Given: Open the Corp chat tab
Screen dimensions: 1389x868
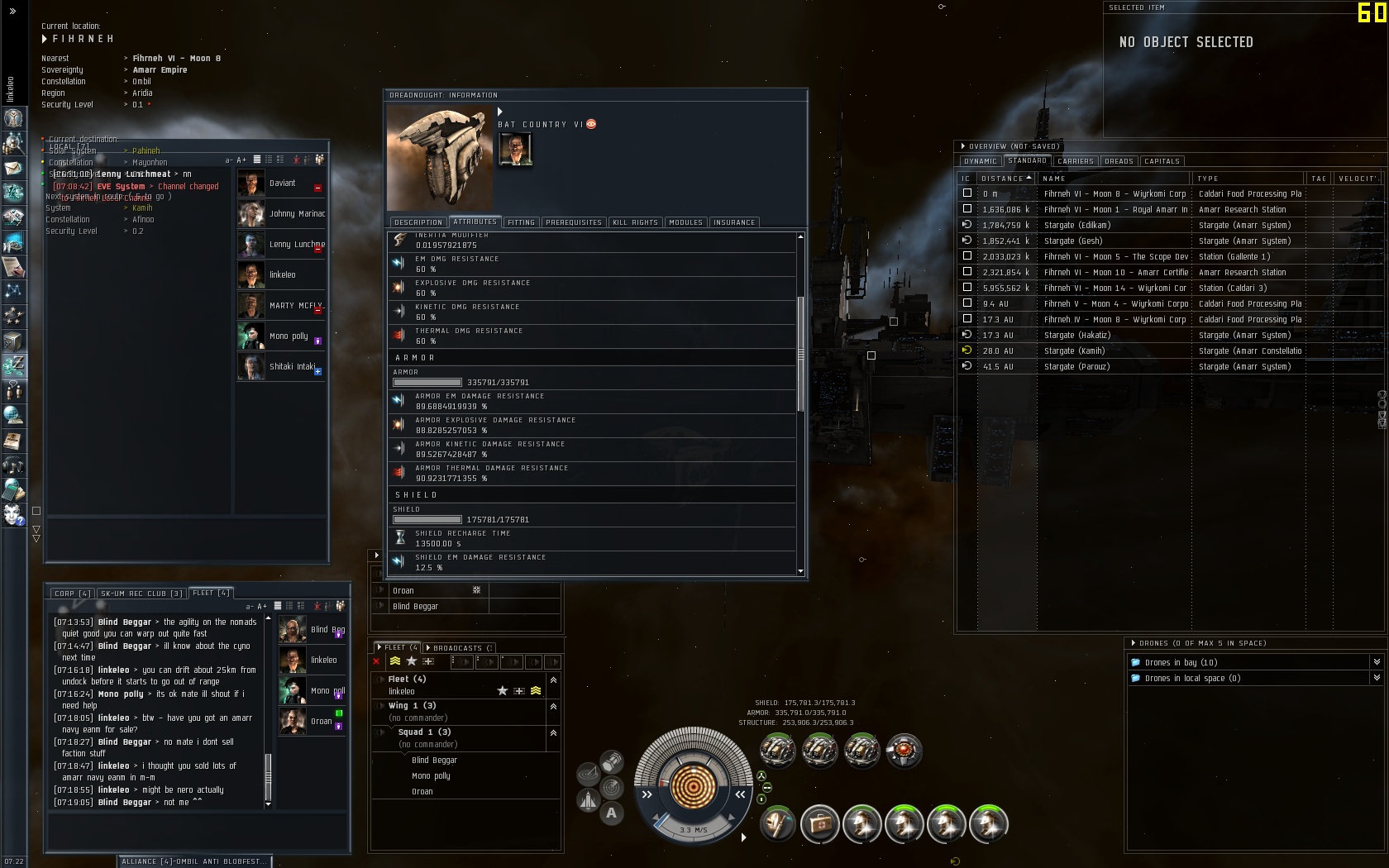Looking at the screenshot, I should coord(73,594).
